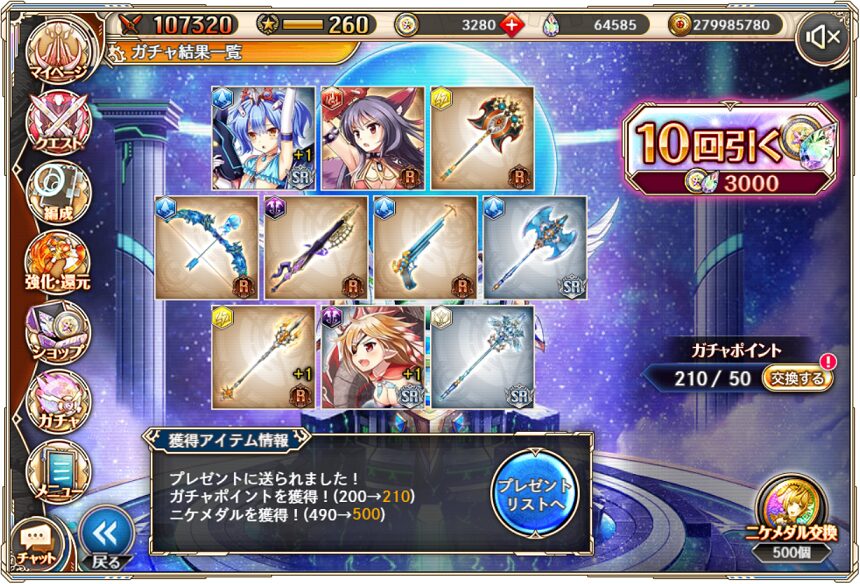Go back with the 戻る button
This screenshot has height=584, width=860.
click(105, 538)
